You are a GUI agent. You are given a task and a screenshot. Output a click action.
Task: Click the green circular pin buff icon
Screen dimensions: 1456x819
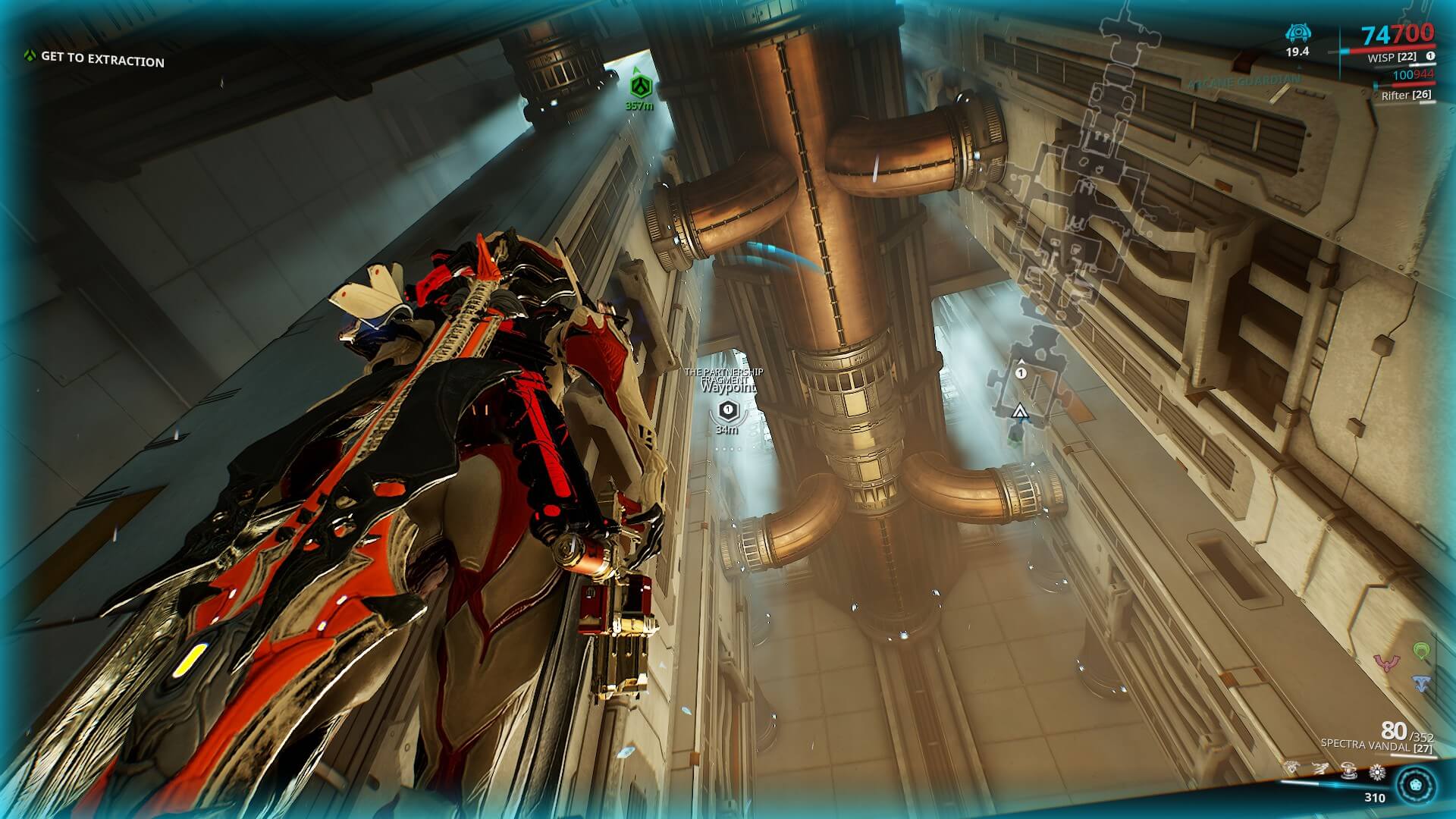pyautogui.click(x=1422, y=651)
